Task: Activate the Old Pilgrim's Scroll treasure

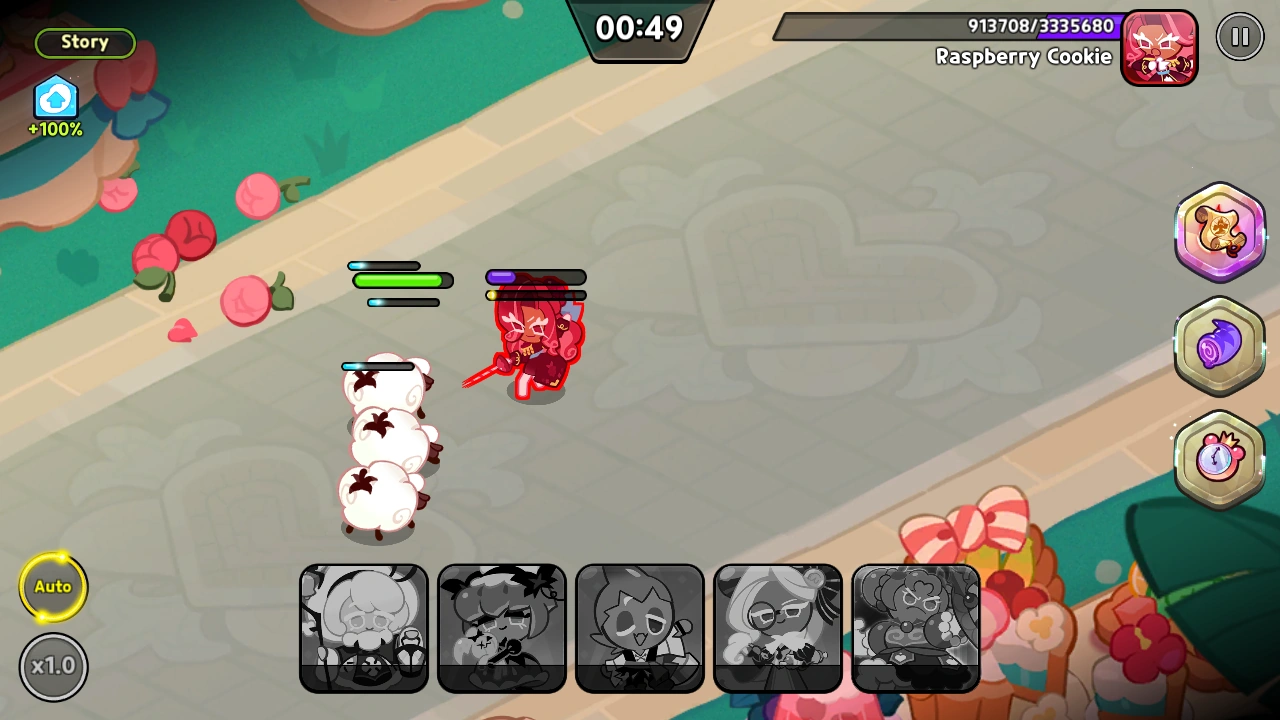Action: (x=1220, y=232)
